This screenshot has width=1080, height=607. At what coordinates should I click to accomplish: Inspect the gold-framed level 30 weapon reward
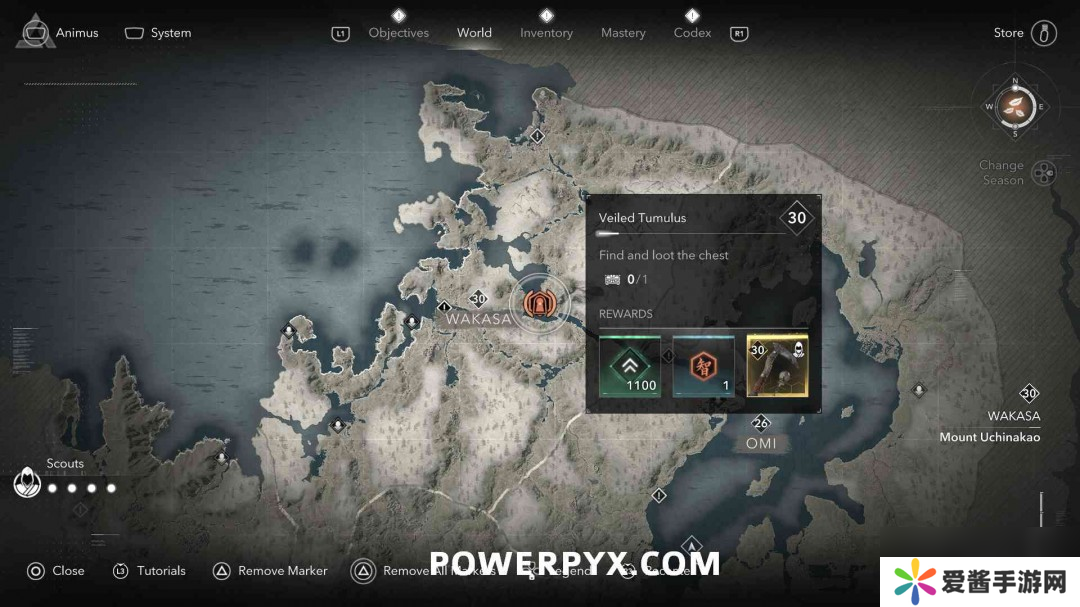(x=777, y=366)
